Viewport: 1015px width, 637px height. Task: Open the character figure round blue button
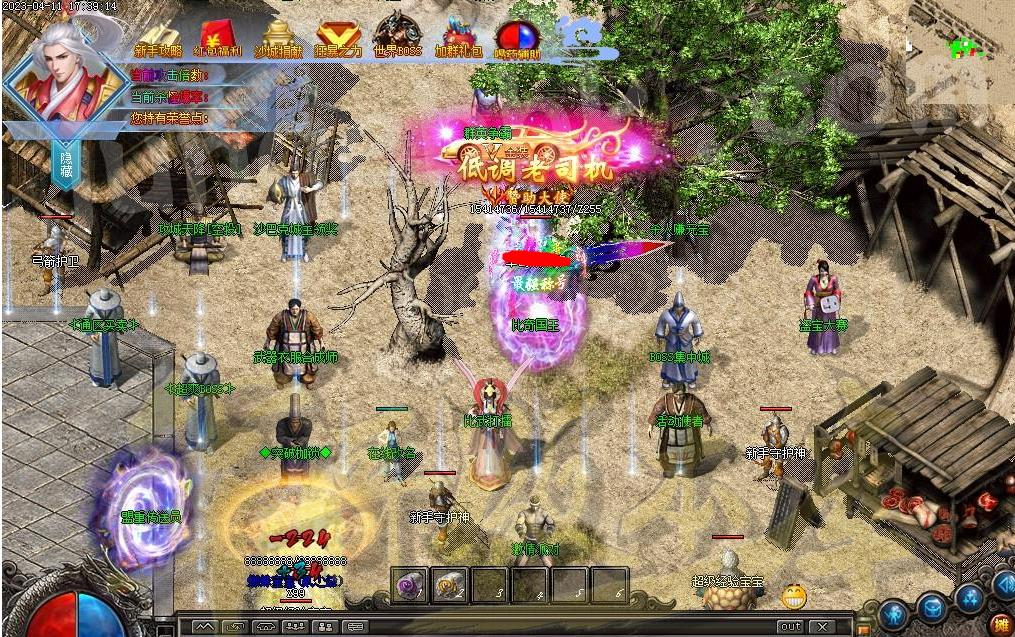(894, 612)
